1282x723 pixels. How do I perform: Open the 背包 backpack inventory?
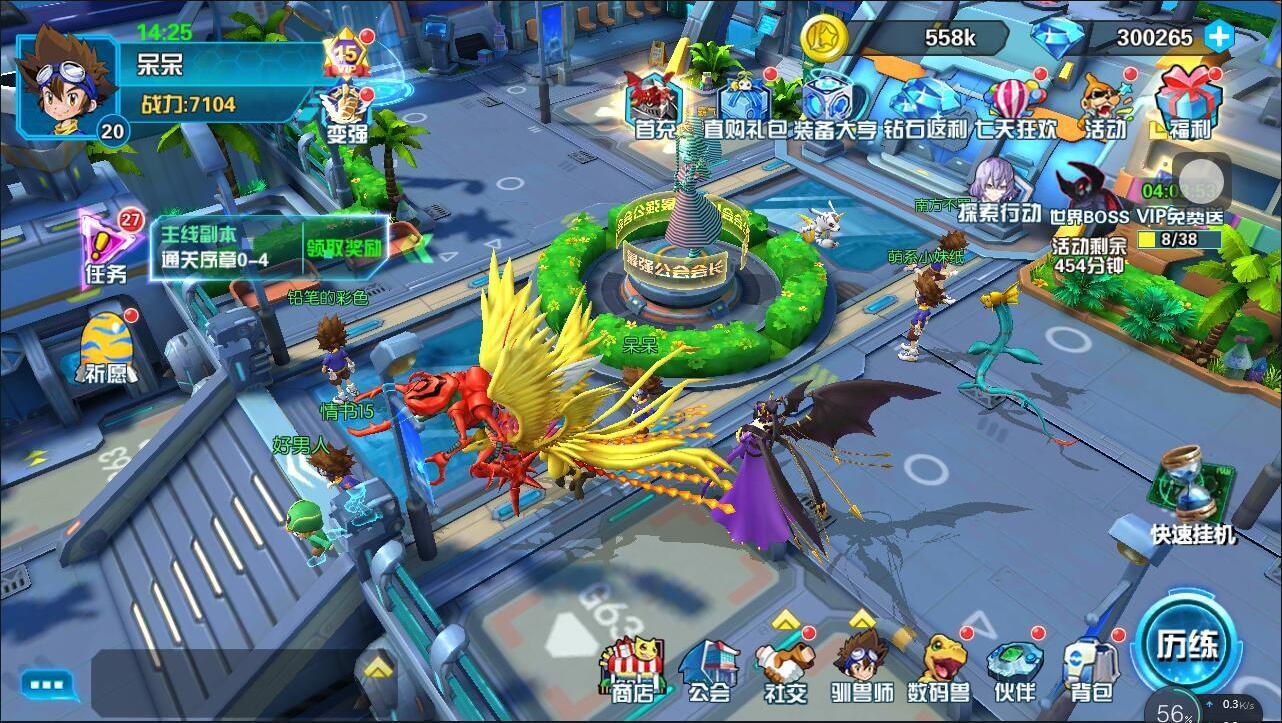pyautogui.click(x=1090, y=668)
